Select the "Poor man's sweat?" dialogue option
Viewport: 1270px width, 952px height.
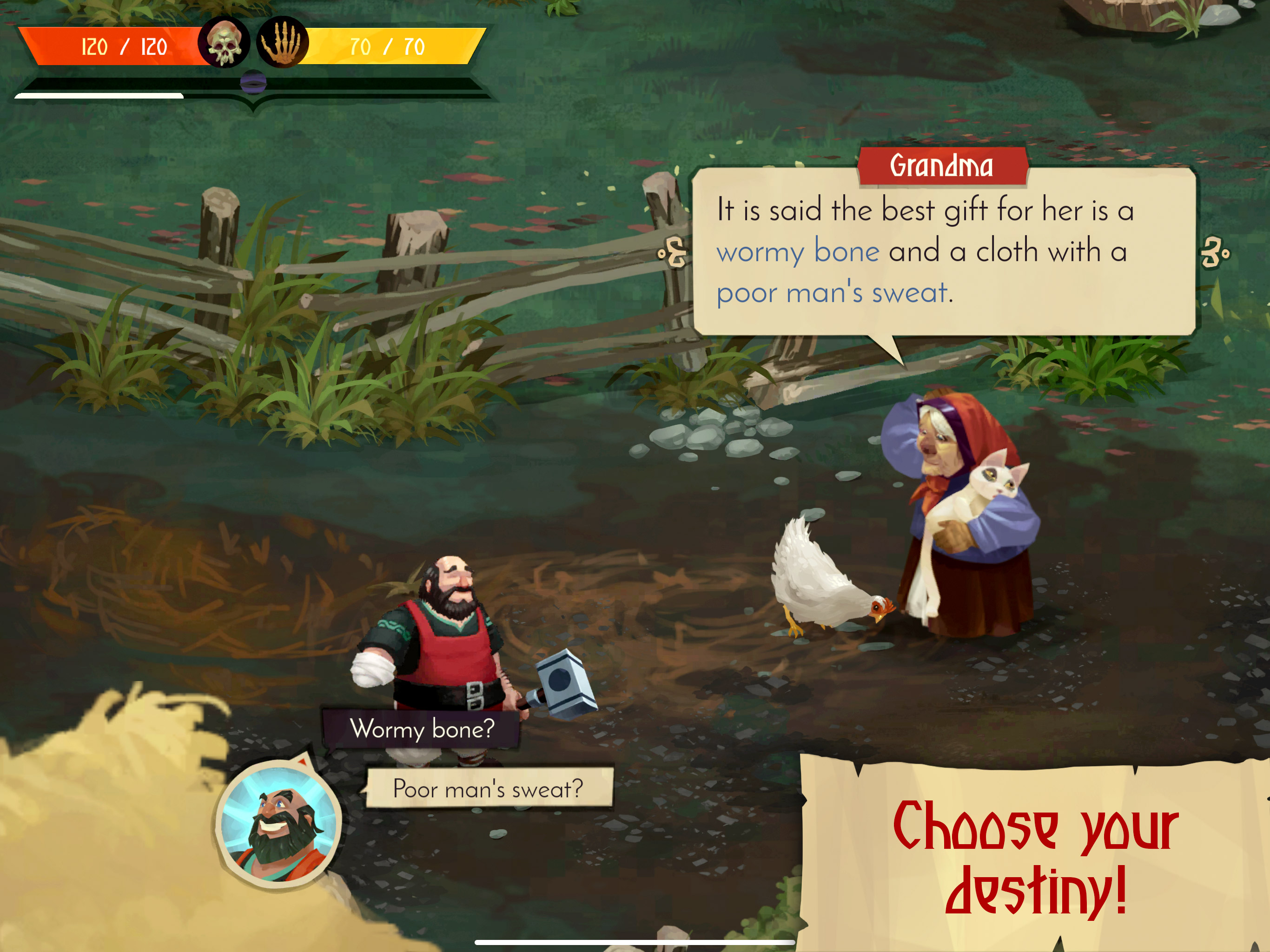tap(489, 789)
